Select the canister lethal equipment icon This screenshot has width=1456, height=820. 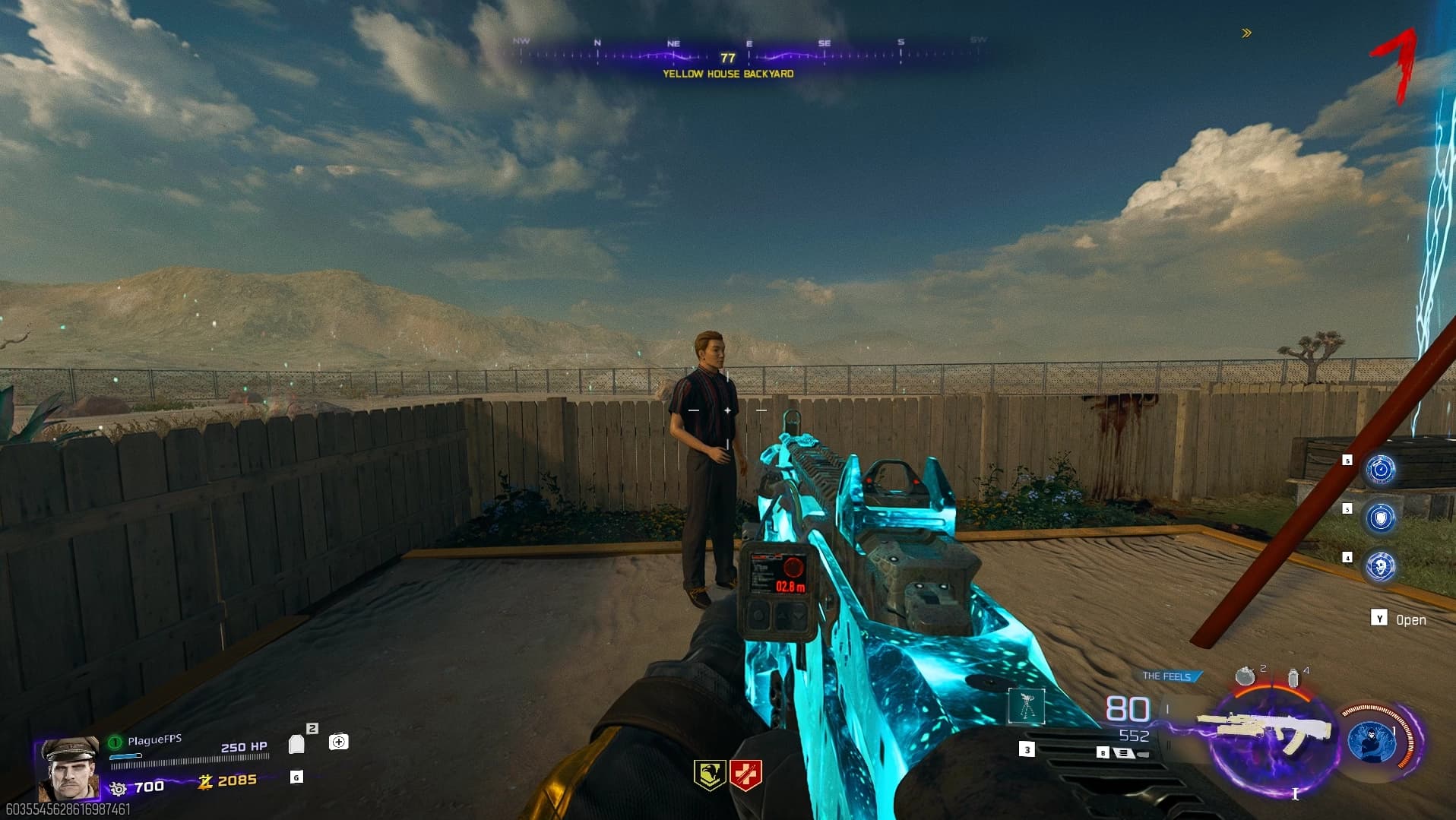(1293, 678)
